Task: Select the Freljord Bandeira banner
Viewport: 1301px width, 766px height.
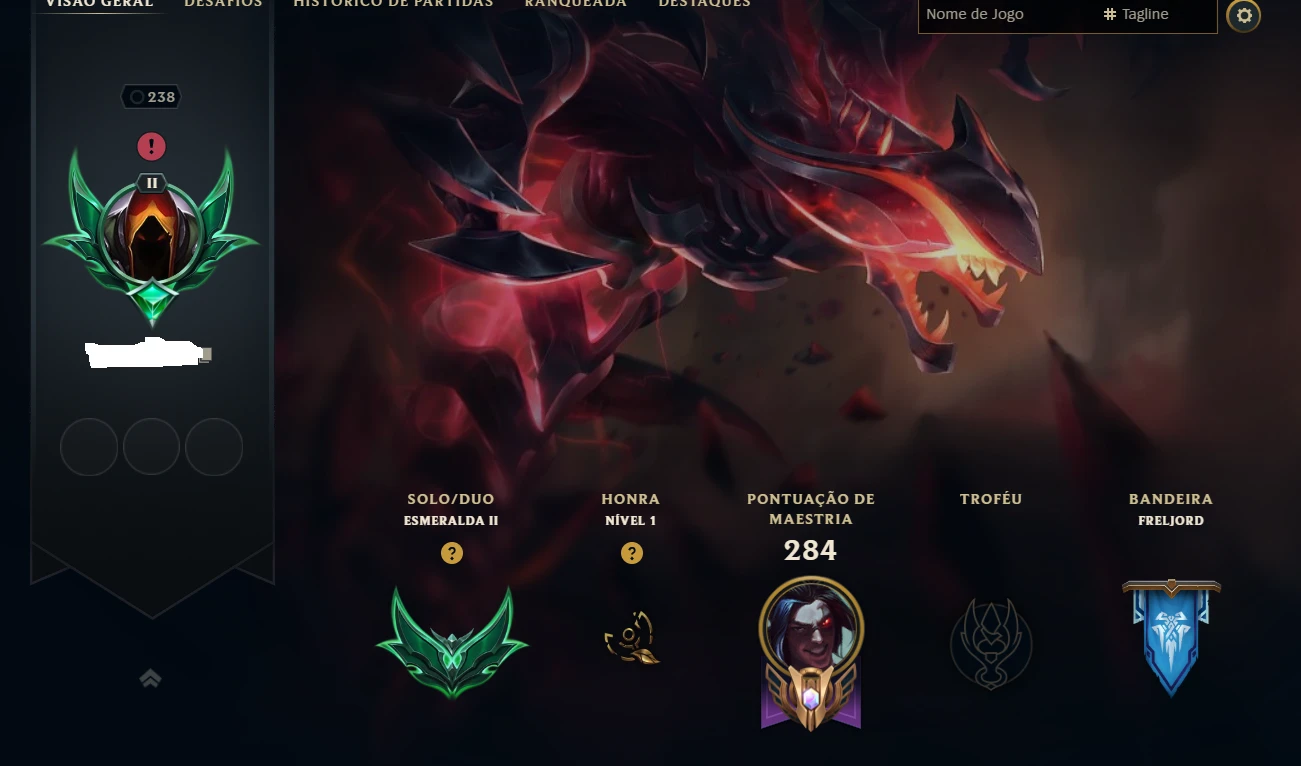Action: point(1170,637)
